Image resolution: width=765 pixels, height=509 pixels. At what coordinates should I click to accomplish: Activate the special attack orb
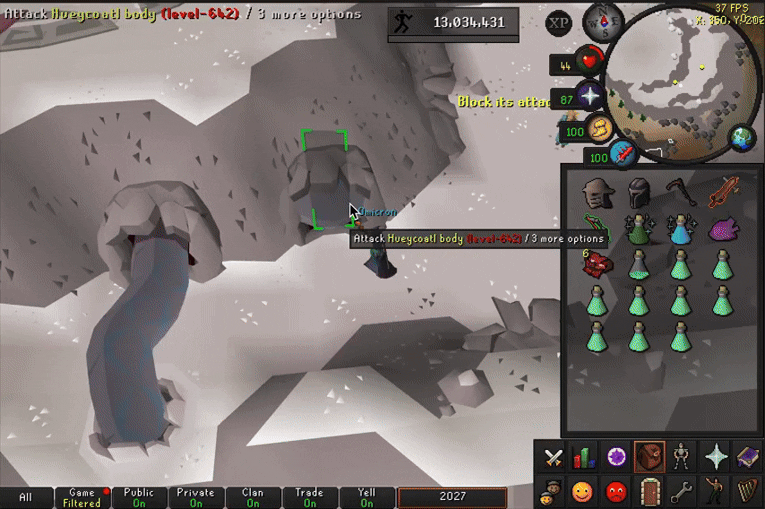tap(622, 154)
